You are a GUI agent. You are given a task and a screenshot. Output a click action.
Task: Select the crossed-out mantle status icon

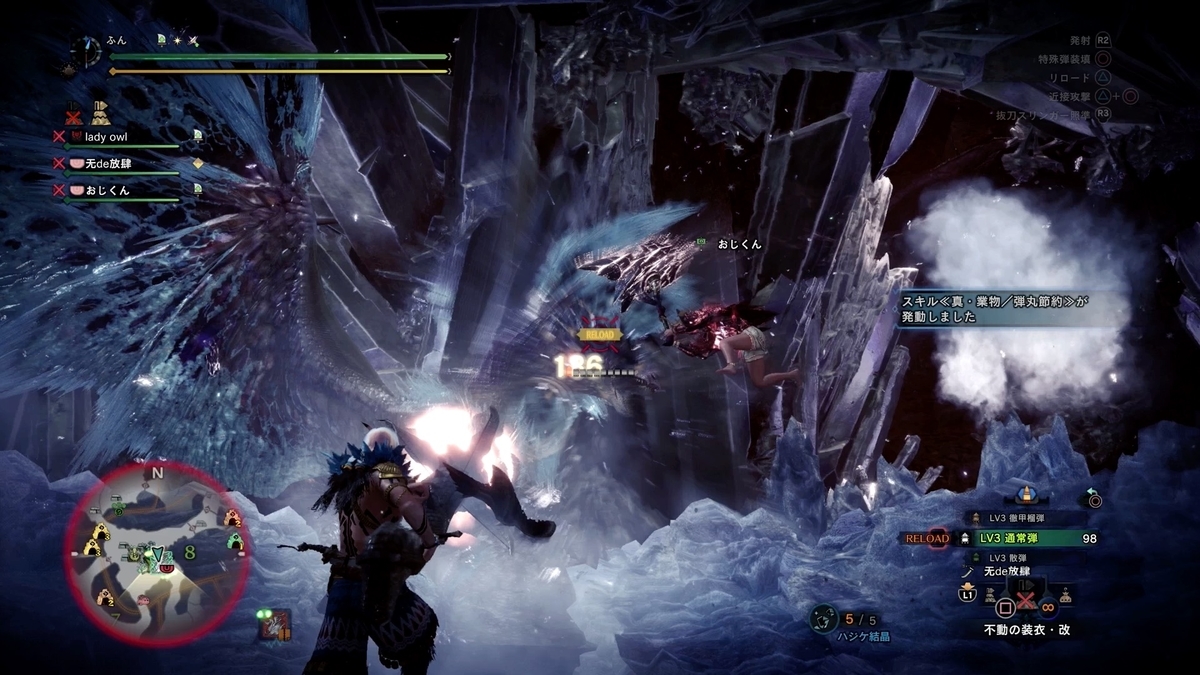point(74,111)
